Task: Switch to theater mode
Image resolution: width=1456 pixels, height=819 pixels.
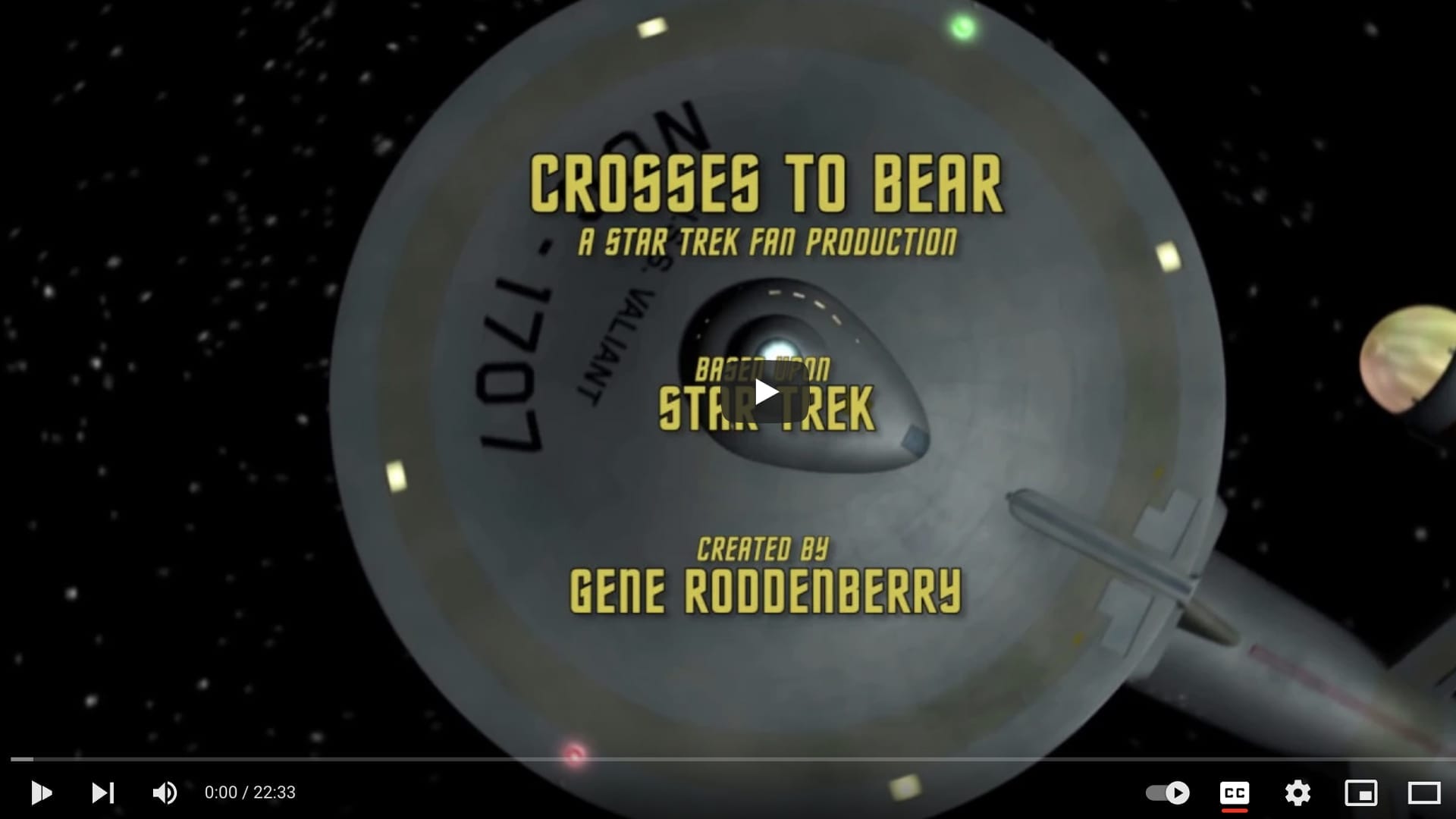Action: (x=1420, y=793)
